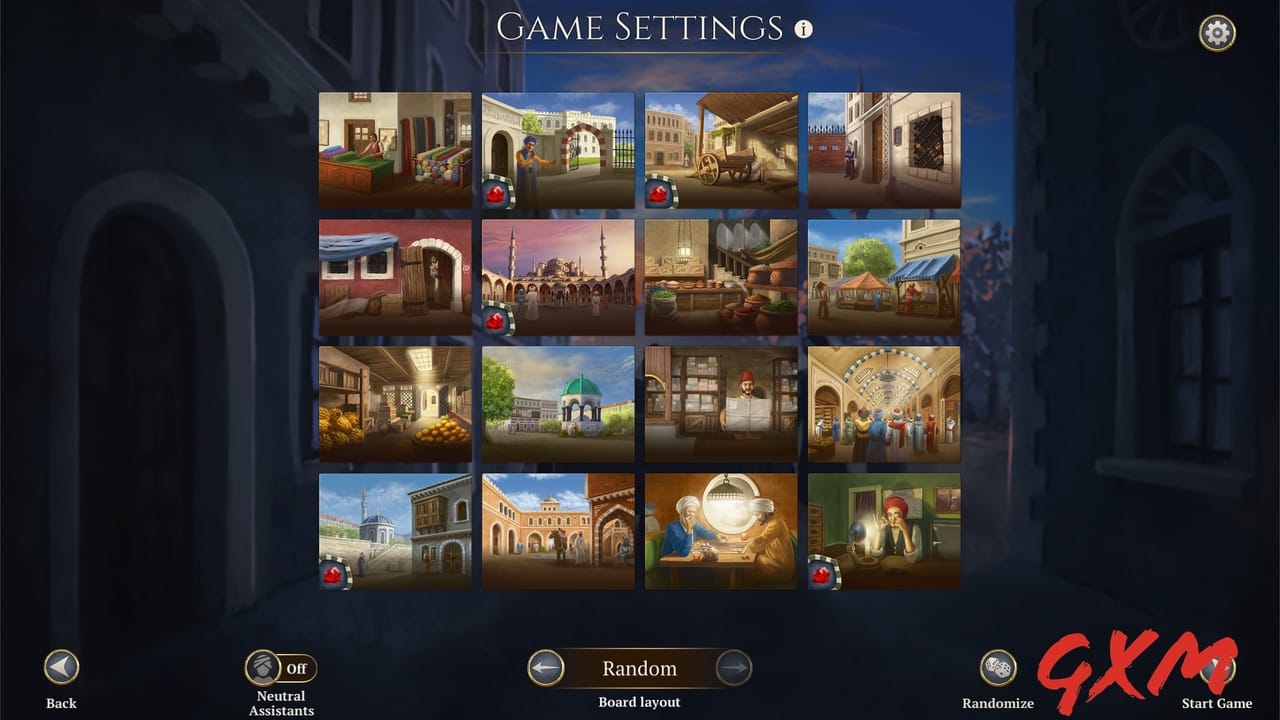
Task: Click the back arrow icon bottom left
Action: pyautogui.click(x=60, y=668)
